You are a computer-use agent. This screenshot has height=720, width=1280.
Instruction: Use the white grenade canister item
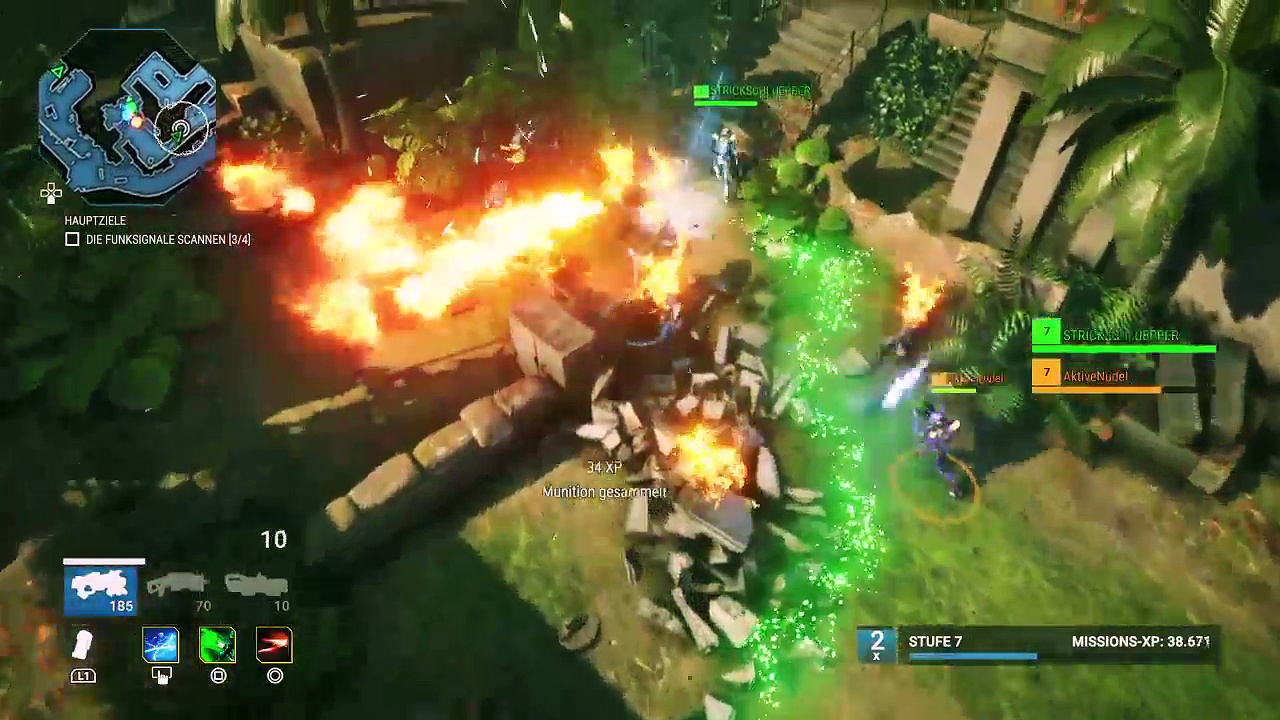point(83,646)
